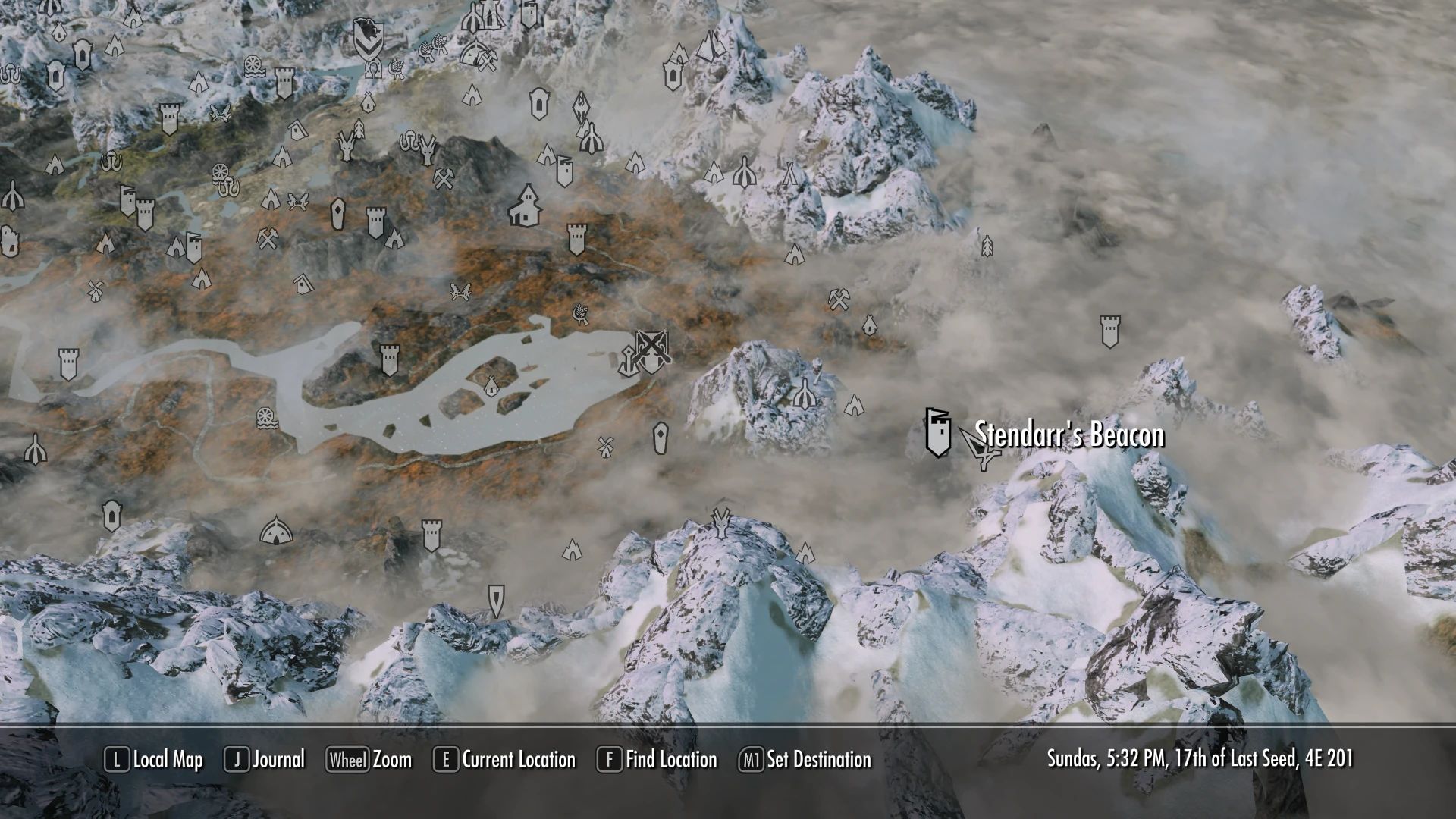Click a crossed-pickaxe mine marker in the mountains
1456x819 pixels.
pos(444,179)
